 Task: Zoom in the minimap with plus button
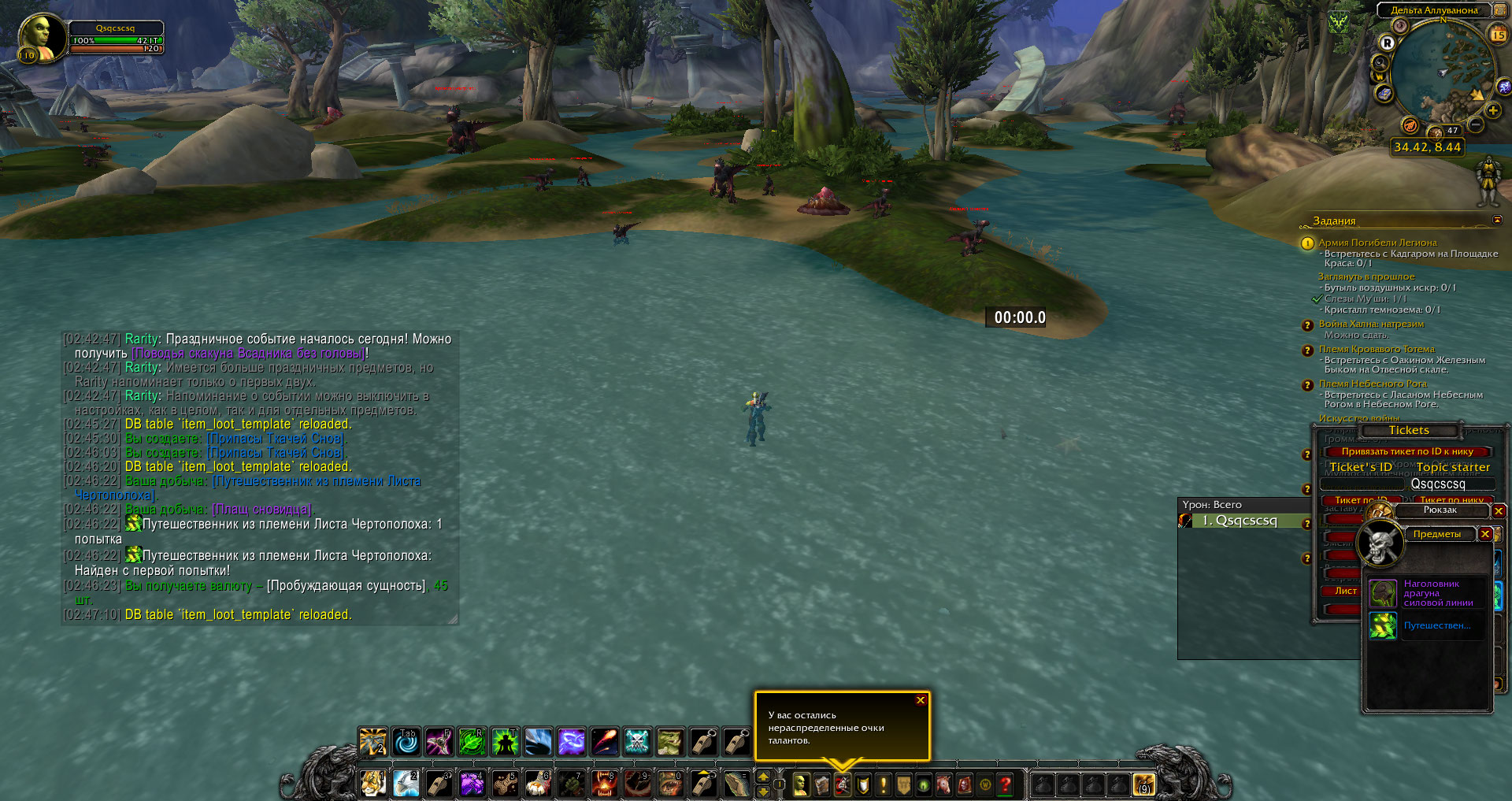[x=1493, y=111]
